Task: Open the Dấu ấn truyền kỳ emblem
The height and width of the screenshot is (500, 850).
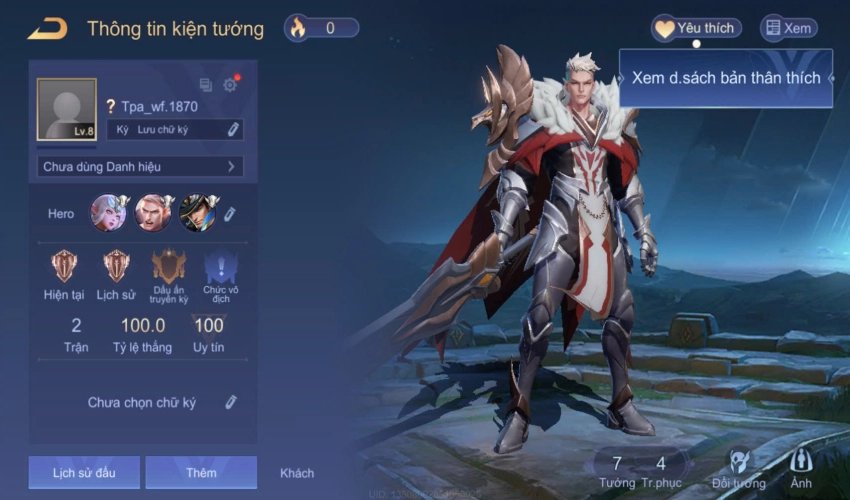Action: tap(169, 266)
